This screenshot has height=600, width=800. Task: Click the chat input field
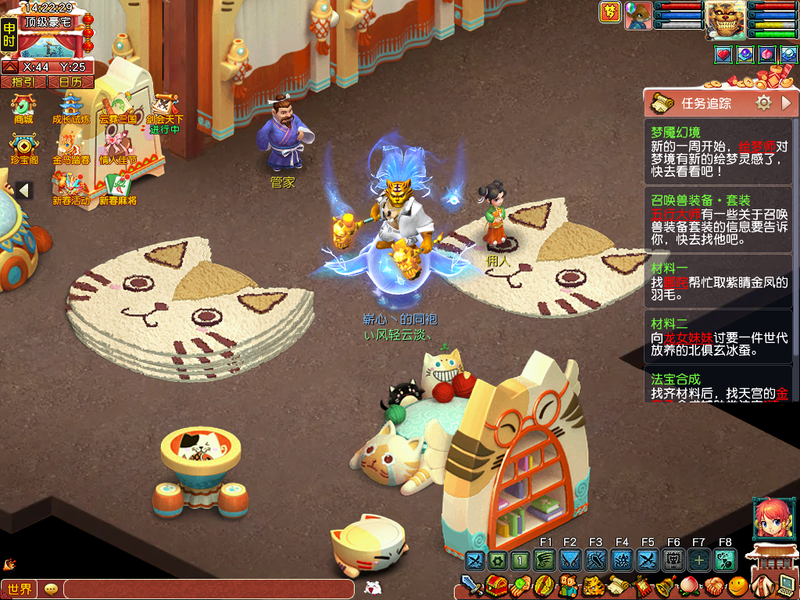(200, 589)
